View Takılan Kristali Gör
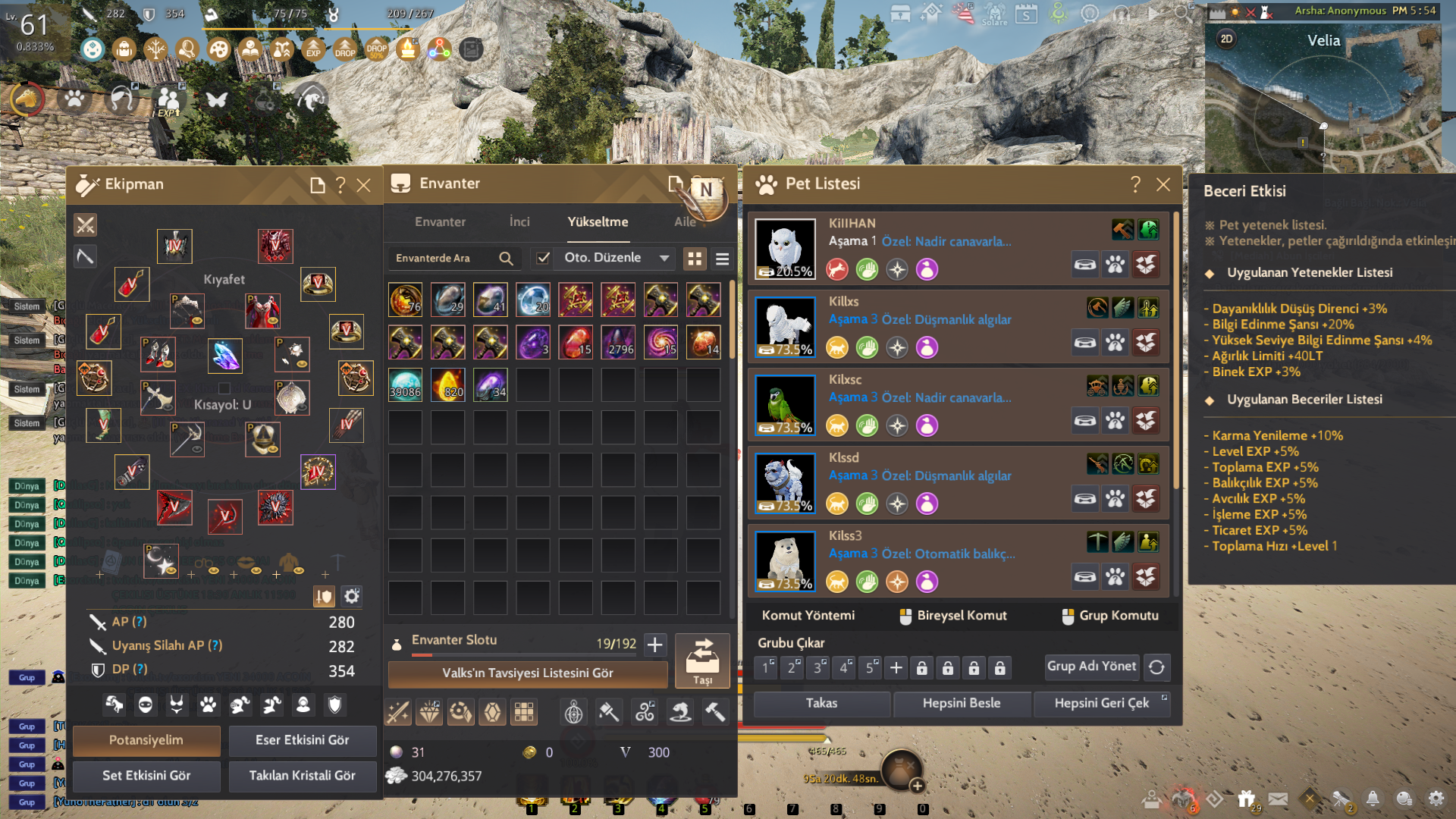Screen dimensions: 1456x819 (302, 776)
